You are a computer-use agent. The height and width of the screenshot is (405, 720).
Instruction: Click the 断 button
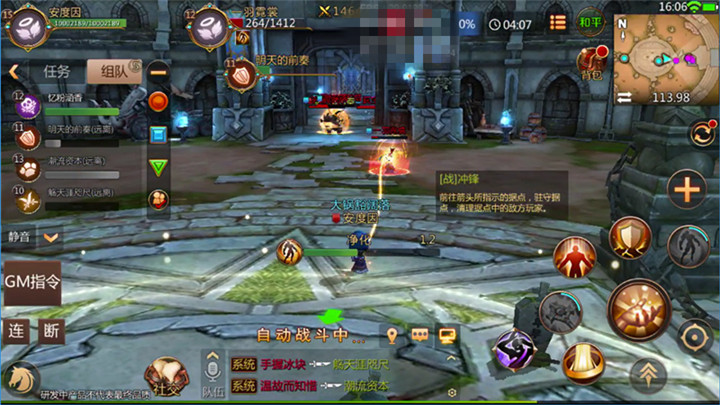[x=51, y=331]
